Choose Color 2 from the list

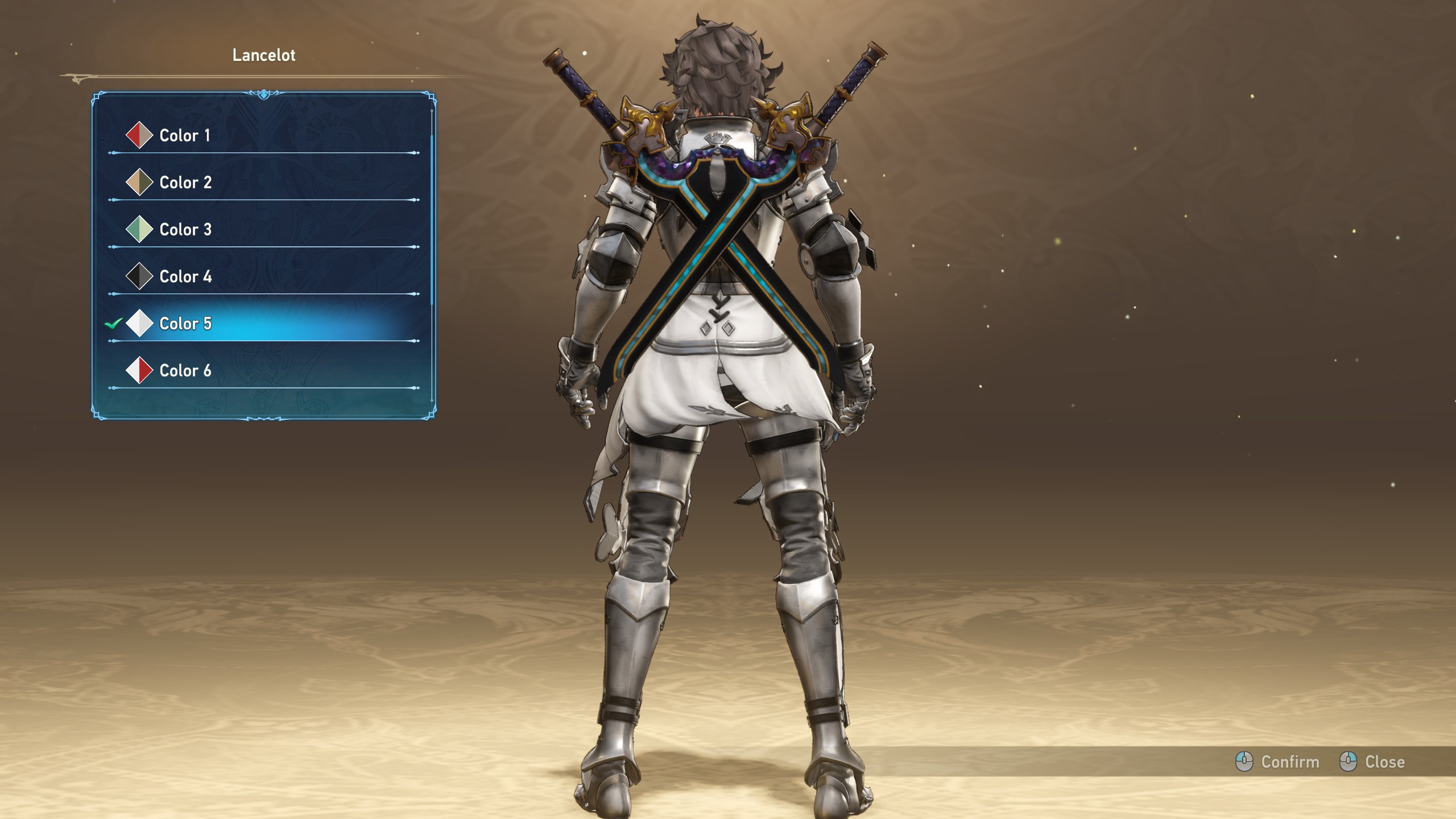tap(185, 183)
